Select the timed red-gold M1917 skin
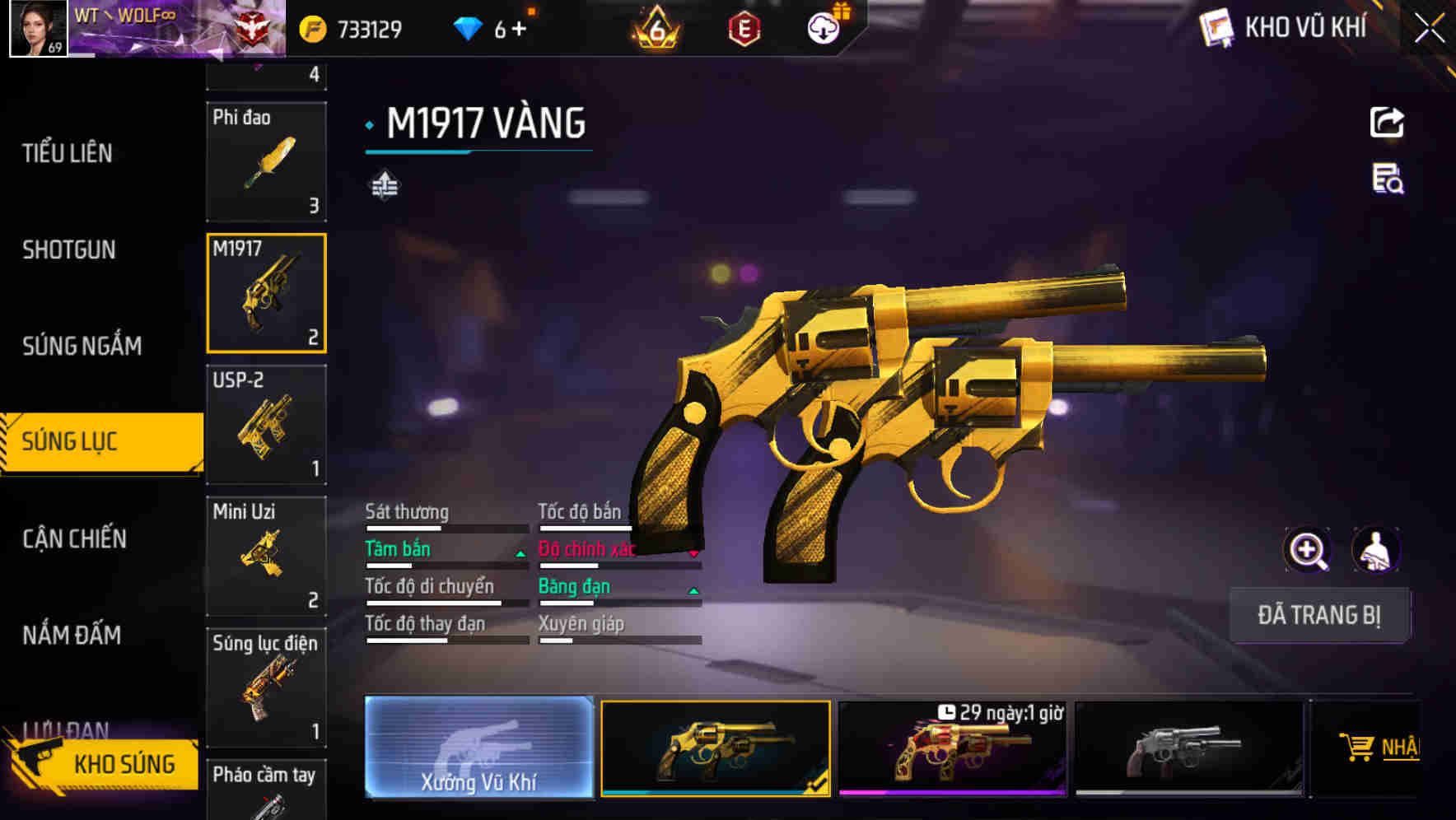1456x820 pixels. click(952, 748)
